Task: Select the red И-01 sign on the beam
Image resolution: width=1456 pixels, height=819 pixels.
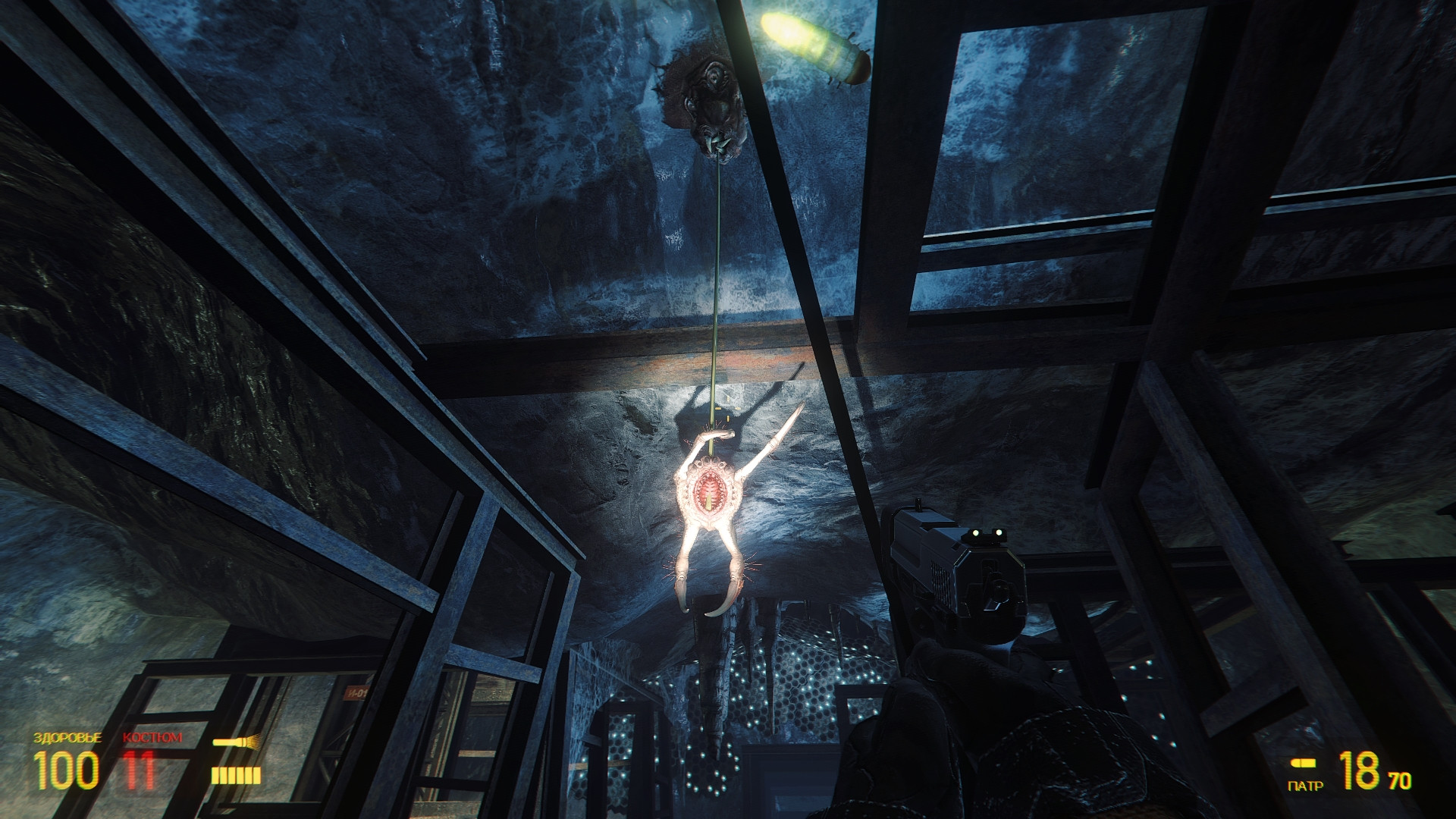Action: [356, 692]
